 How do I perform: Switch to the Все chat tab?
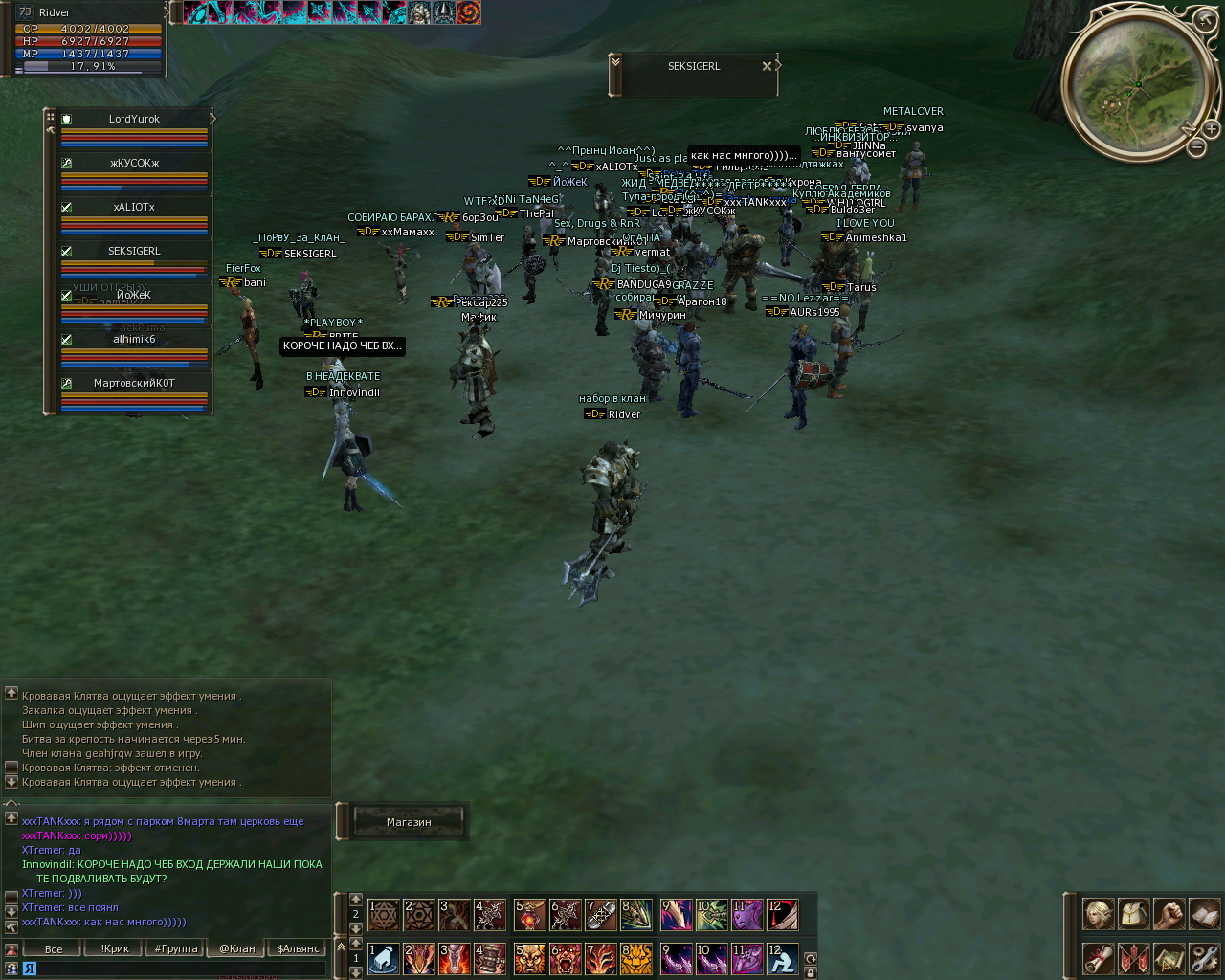(54, 949)
